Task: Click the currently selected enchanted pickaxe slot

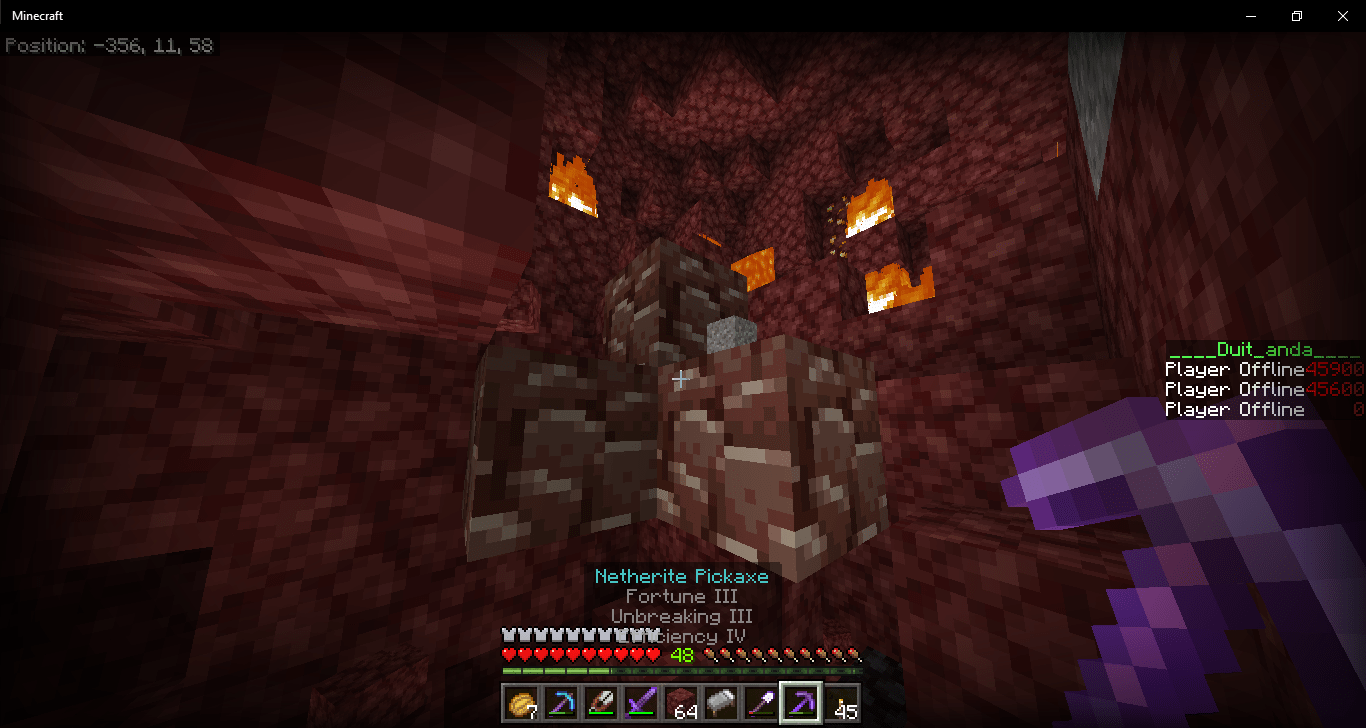Action: click(800, 703)
